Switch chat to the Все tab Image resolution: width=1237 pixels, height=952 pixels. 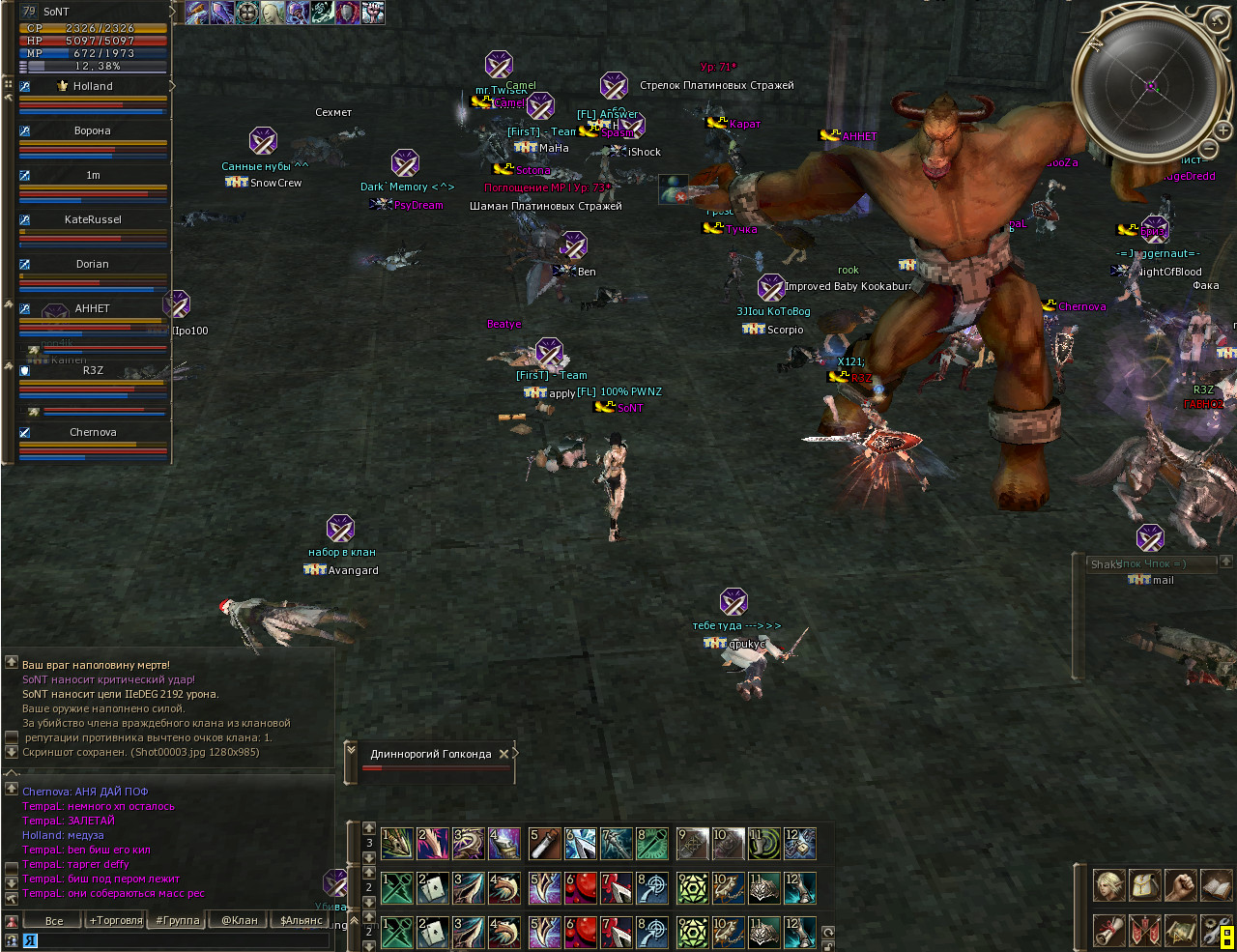pyautogui.click(x=53, y=920)
